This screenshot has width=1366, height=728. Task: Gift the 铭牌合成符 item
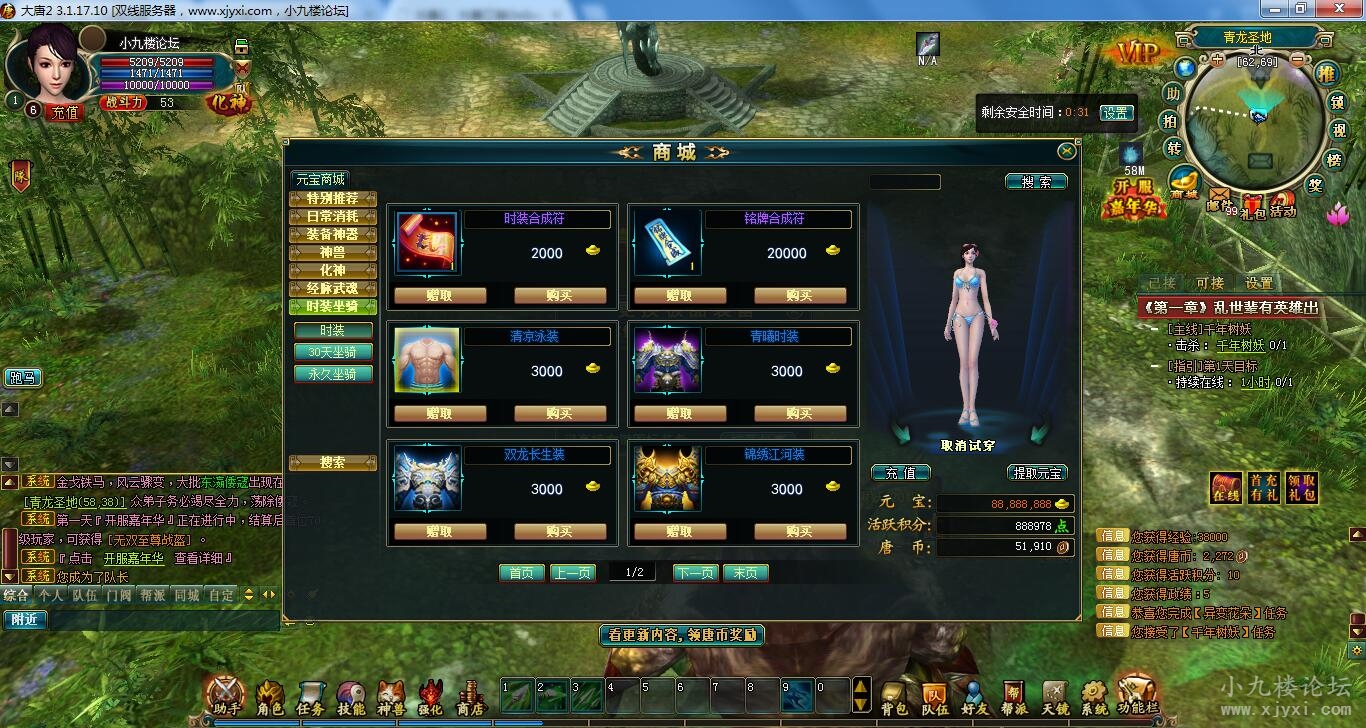680,296
